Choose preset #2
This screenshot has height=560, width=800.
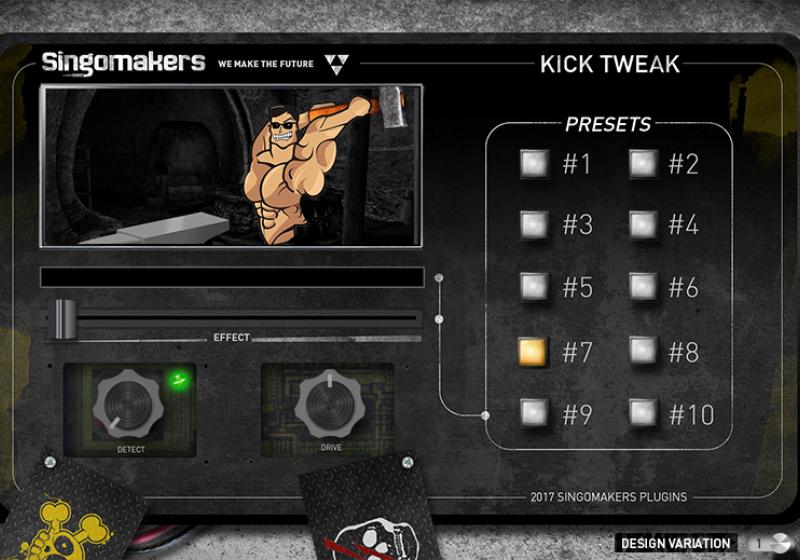coord(642,163)
